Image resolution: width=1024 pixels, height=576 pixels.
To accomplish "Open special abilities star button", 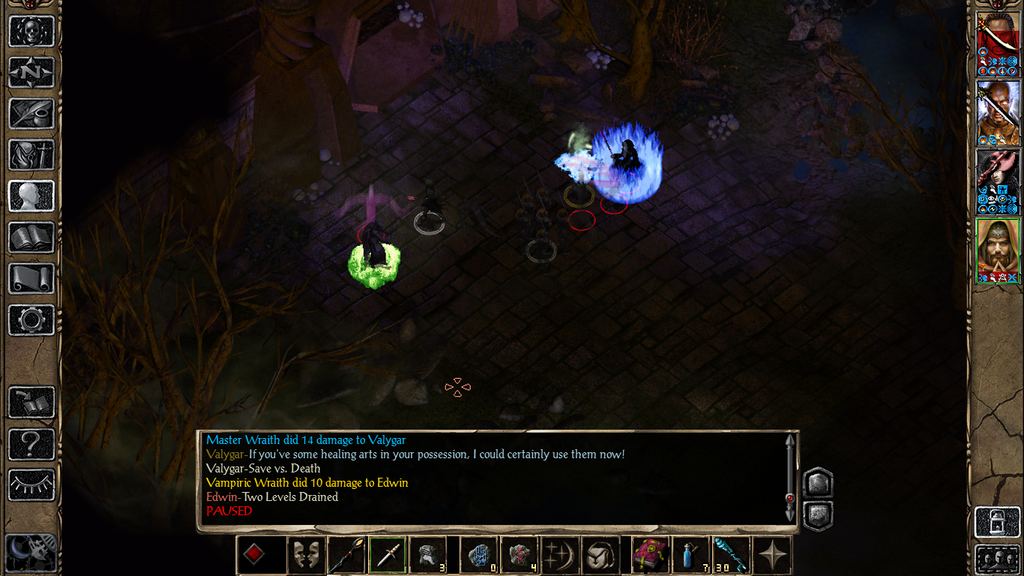I will (772, 555).
